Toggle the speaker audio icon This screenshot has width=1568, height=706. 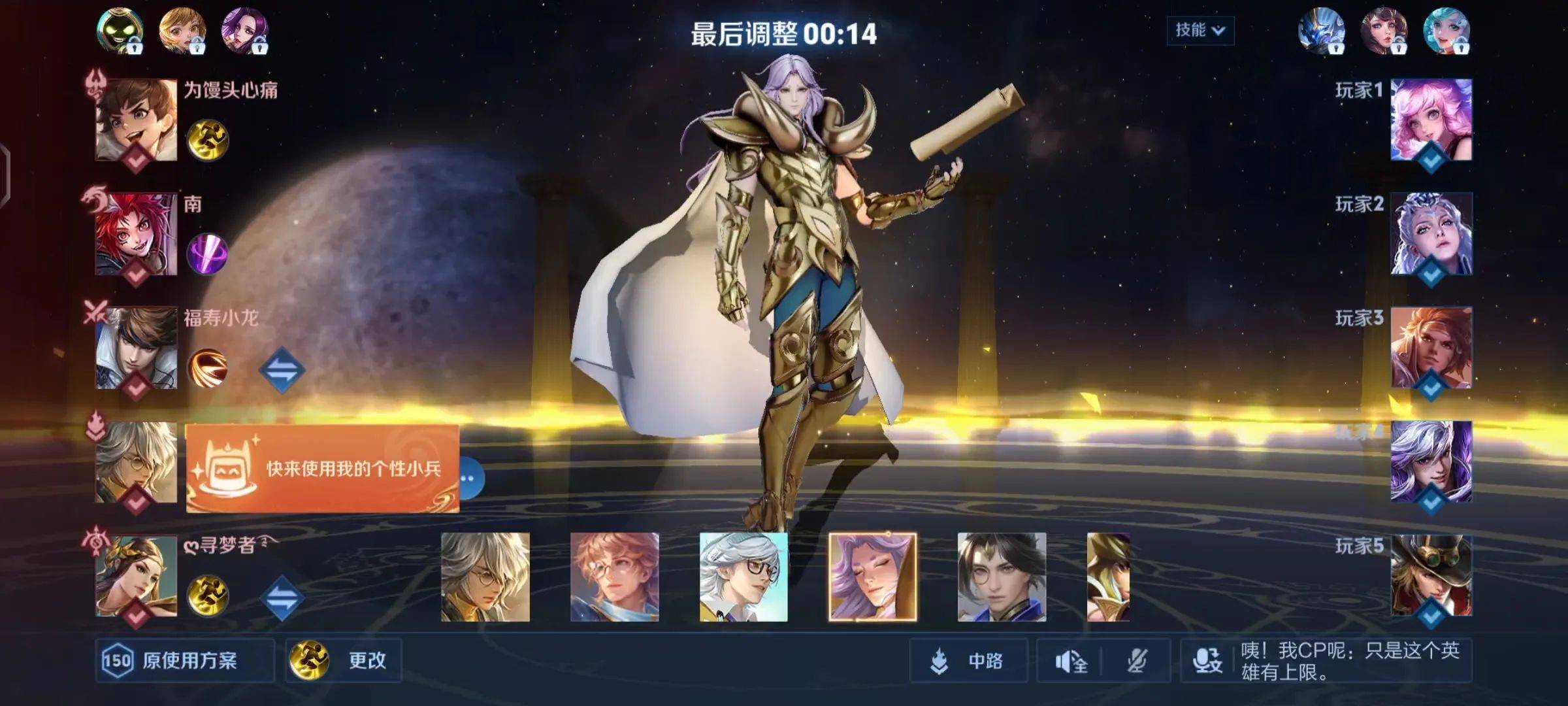tap(1070, 662)
